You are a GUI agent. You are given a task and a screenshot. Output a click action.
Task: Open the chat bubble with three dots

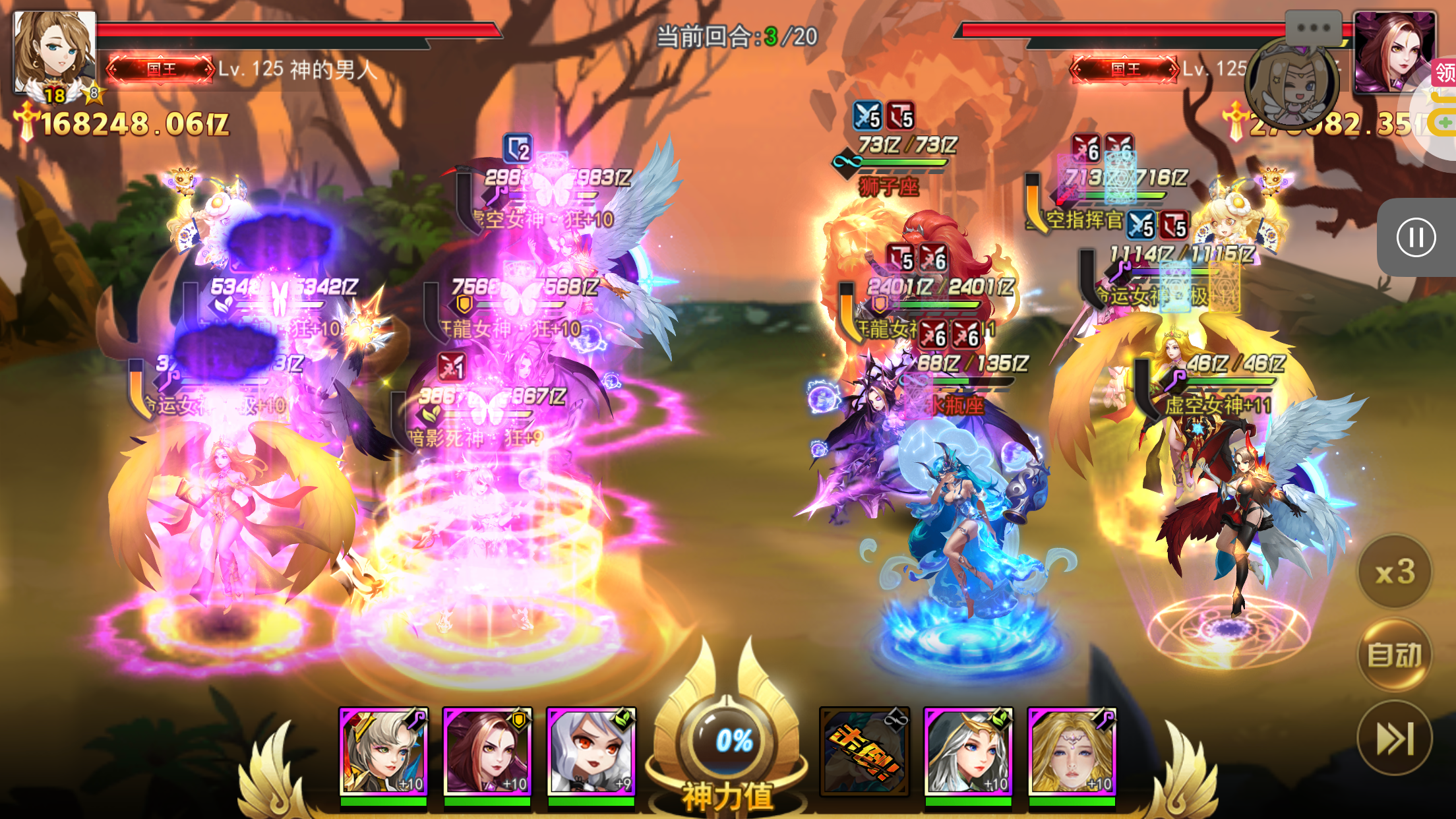(1313, 28)
